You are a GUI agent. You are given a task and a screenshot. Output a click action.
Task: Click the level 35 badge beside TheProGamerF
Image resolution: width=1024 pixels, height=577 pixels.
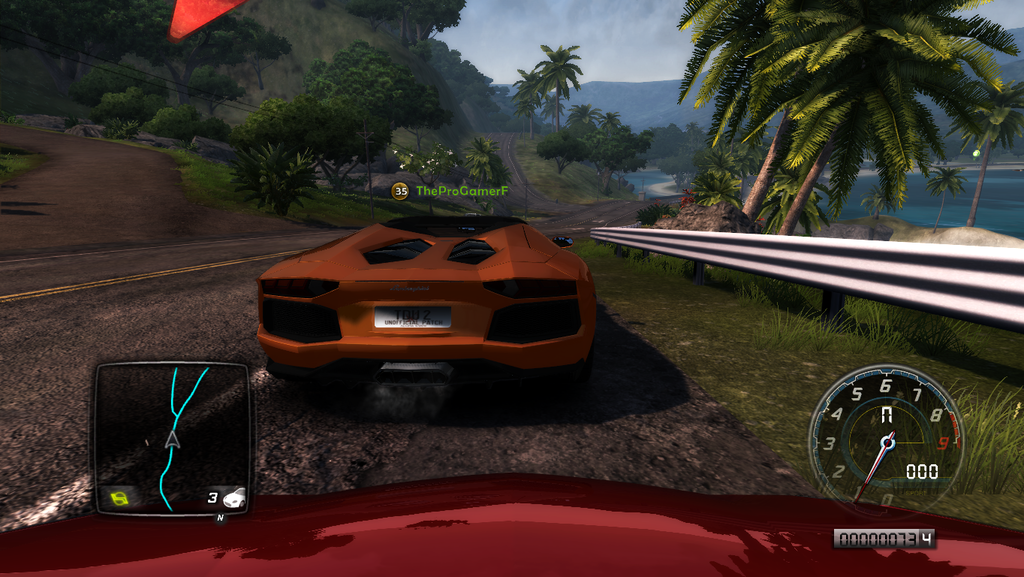coord(400,190)
